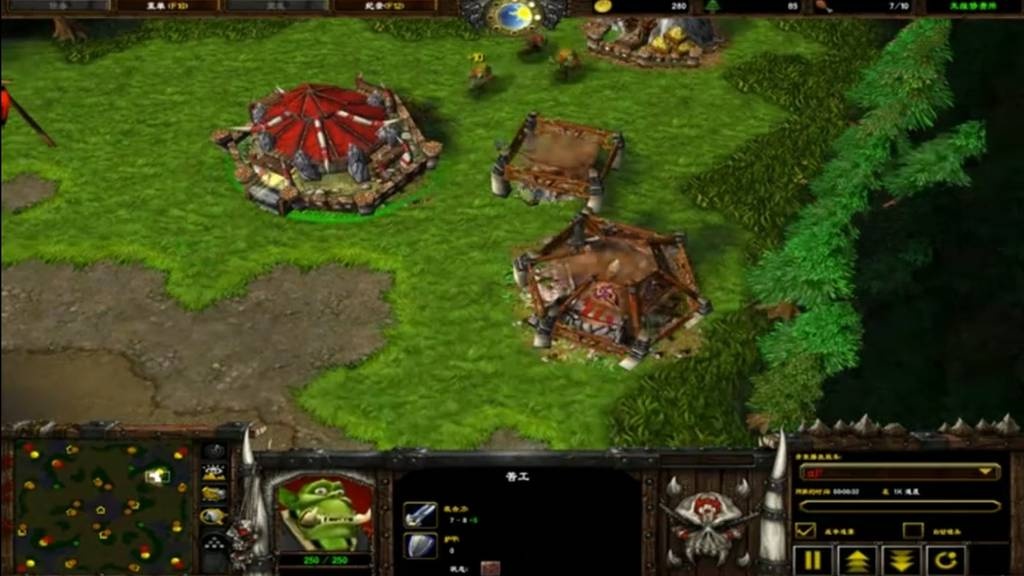Tick the empty checkbox in the replay panel

(912, 530)
